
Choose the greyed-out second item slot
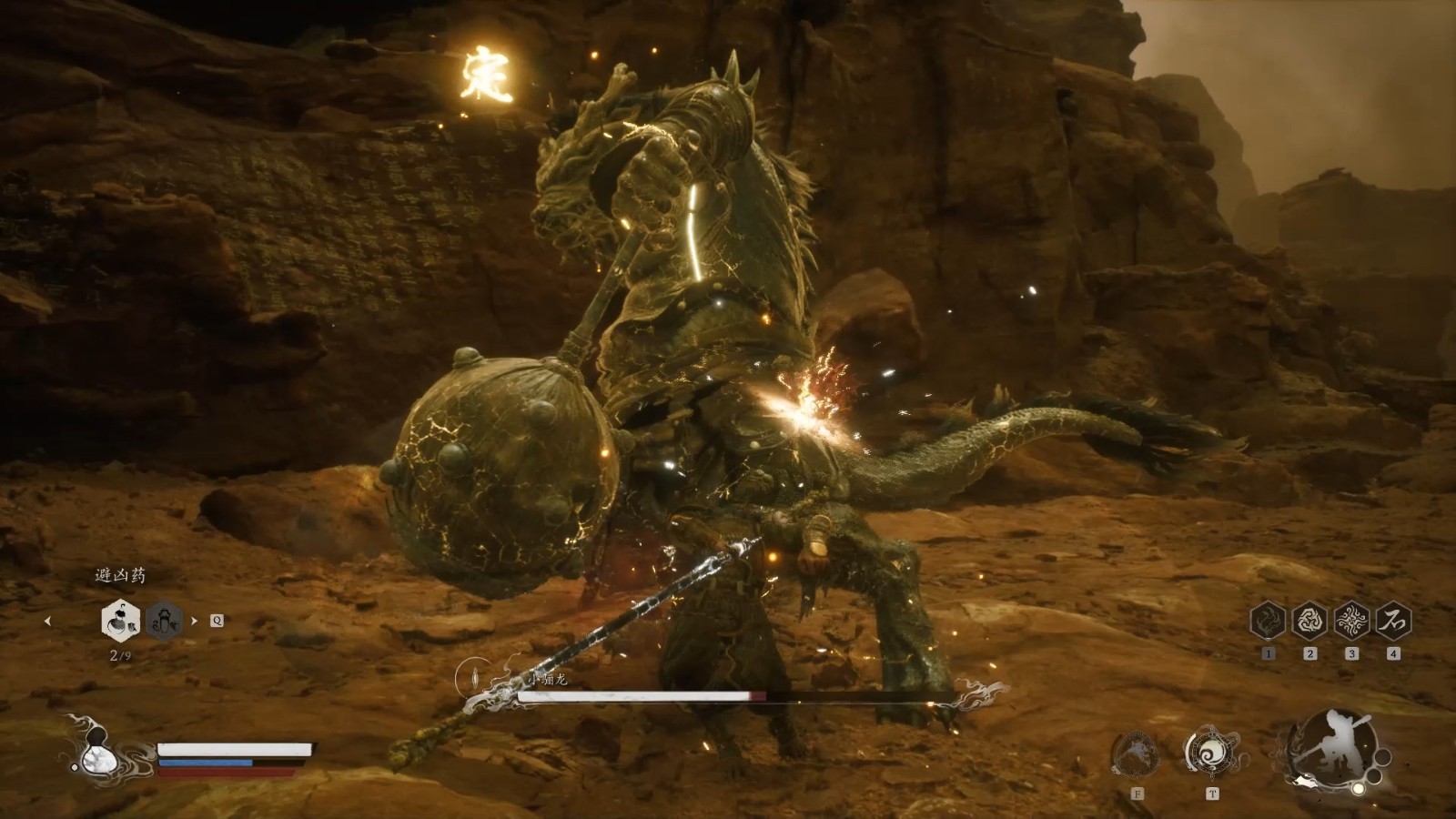pos(165,621)
